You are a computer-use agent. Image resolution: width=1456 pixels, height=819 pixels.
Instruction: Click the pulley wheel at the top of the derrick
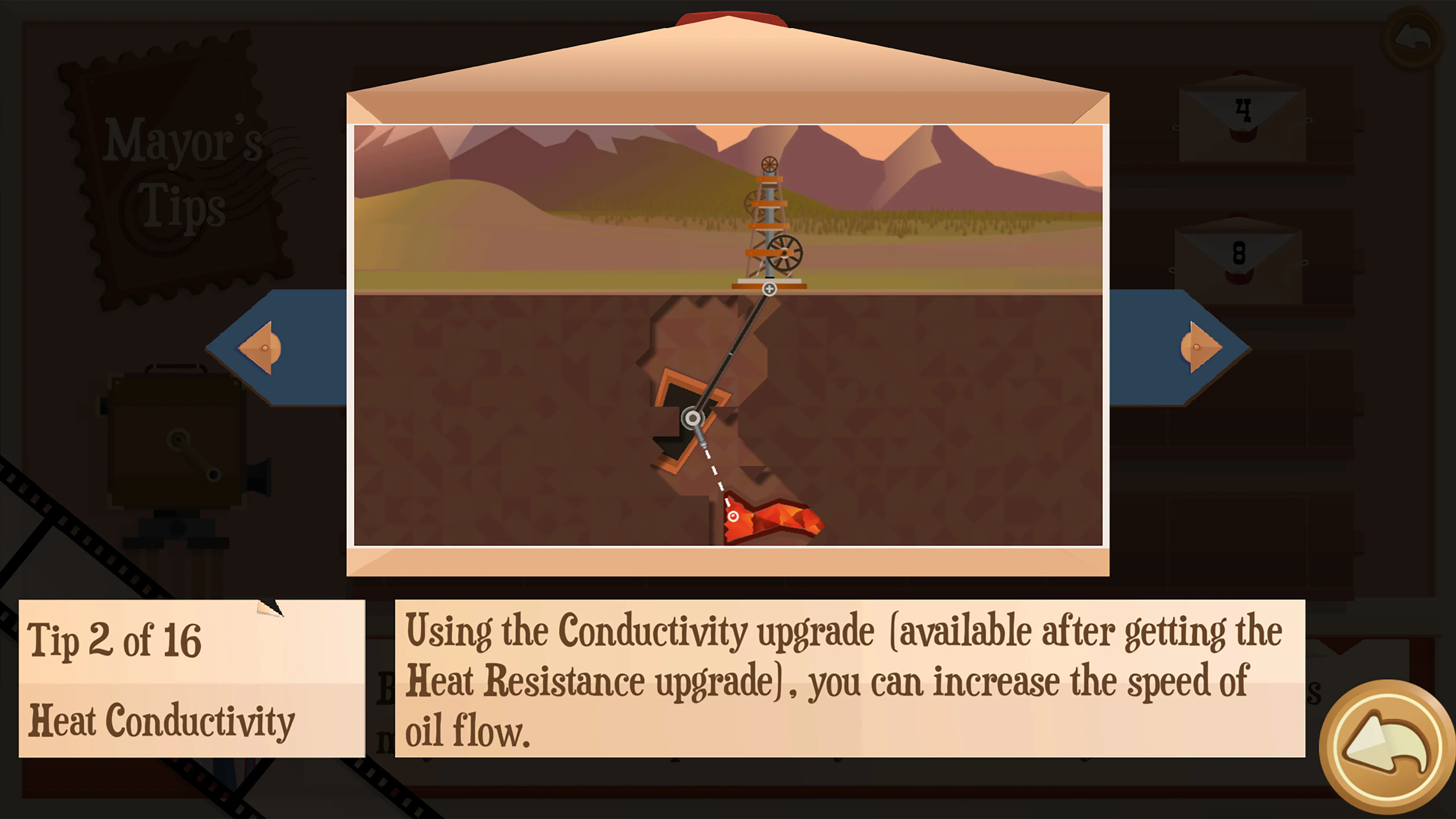770,165
